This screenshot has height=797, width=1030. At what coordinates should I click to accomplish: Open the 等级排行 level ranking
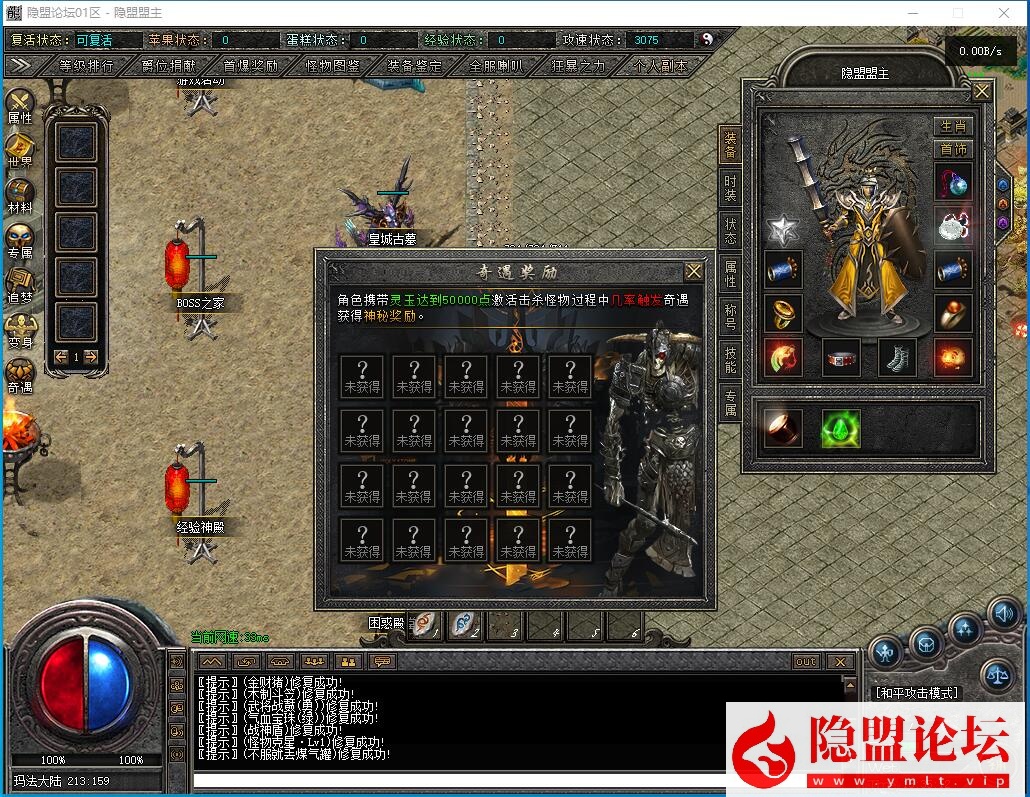(86, 66)
